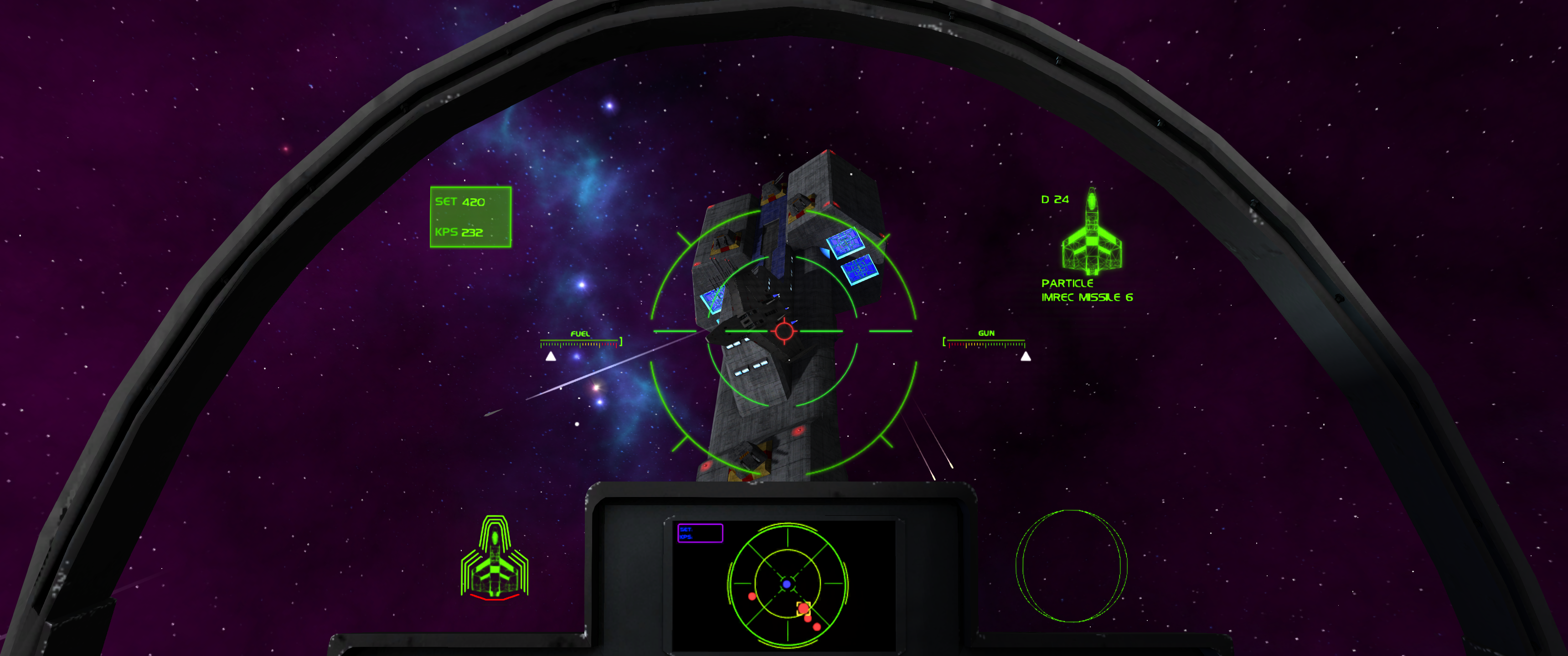Click the own-ship shield status icon
The height and width of the screenshot is (656, 1568).
[x=494, y=559]
